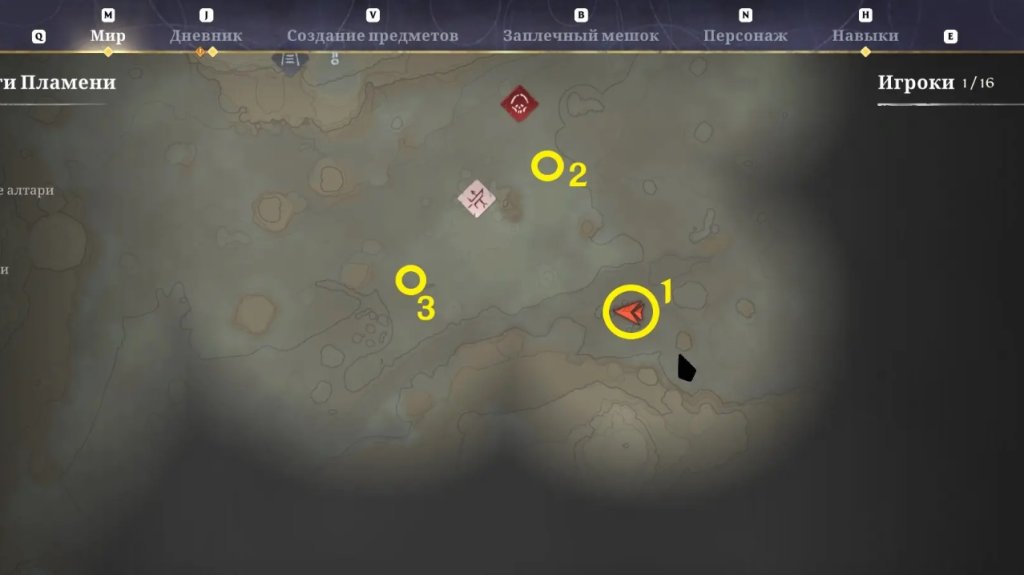Go to the Создание предметов tab

(372, 36)
